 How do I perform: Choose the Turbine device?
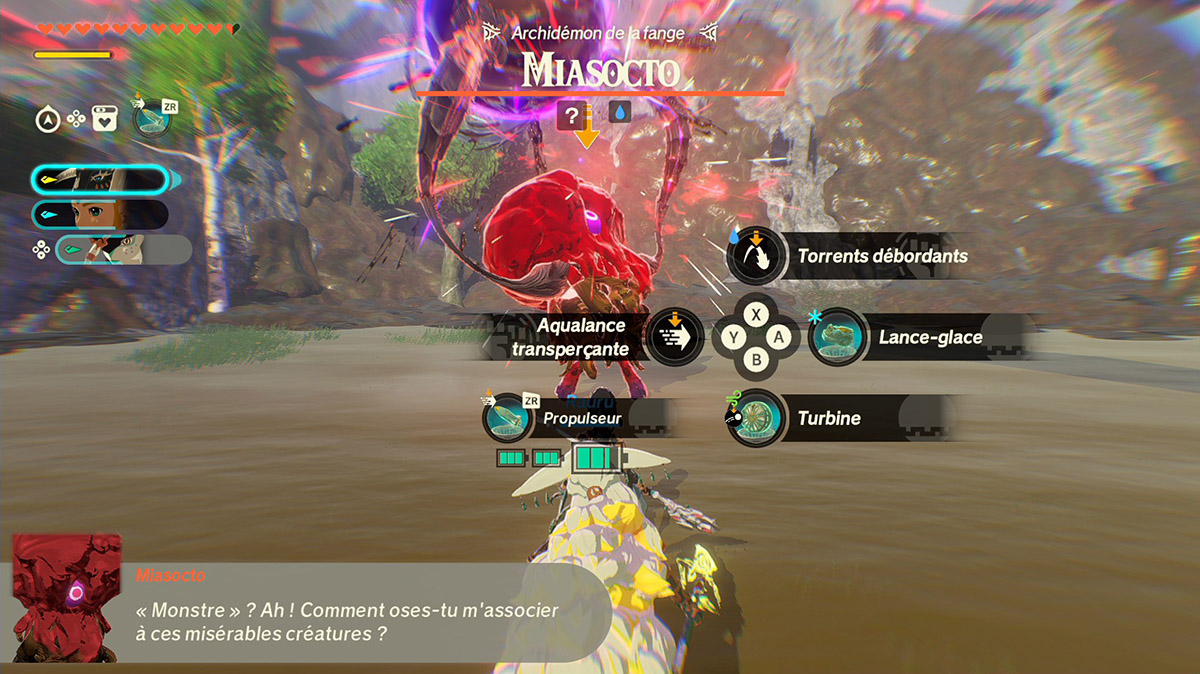(757, 418)
